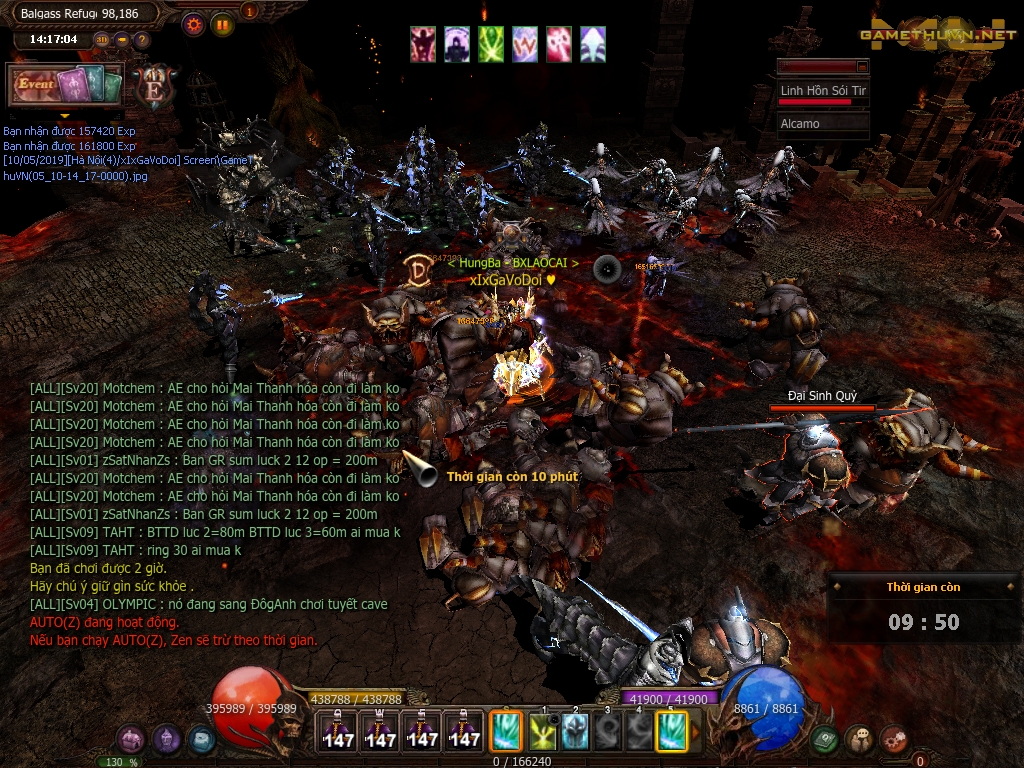Click the orange pause button
This screenshot has height=768, width=1024.
coord(221,24)
